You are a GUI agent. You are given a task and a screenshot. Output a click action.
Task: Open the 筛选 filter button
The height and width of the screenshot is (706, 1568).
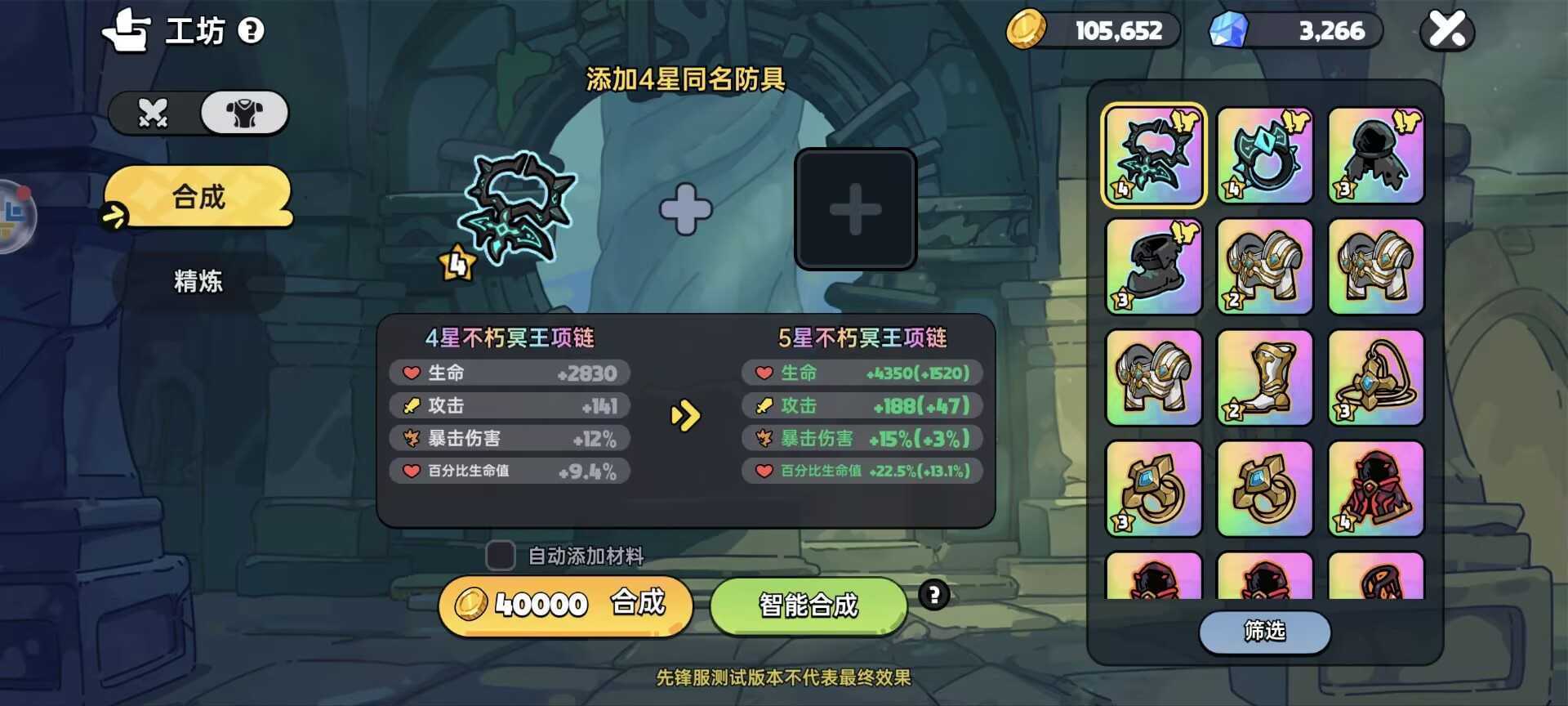pos(1264,632)
